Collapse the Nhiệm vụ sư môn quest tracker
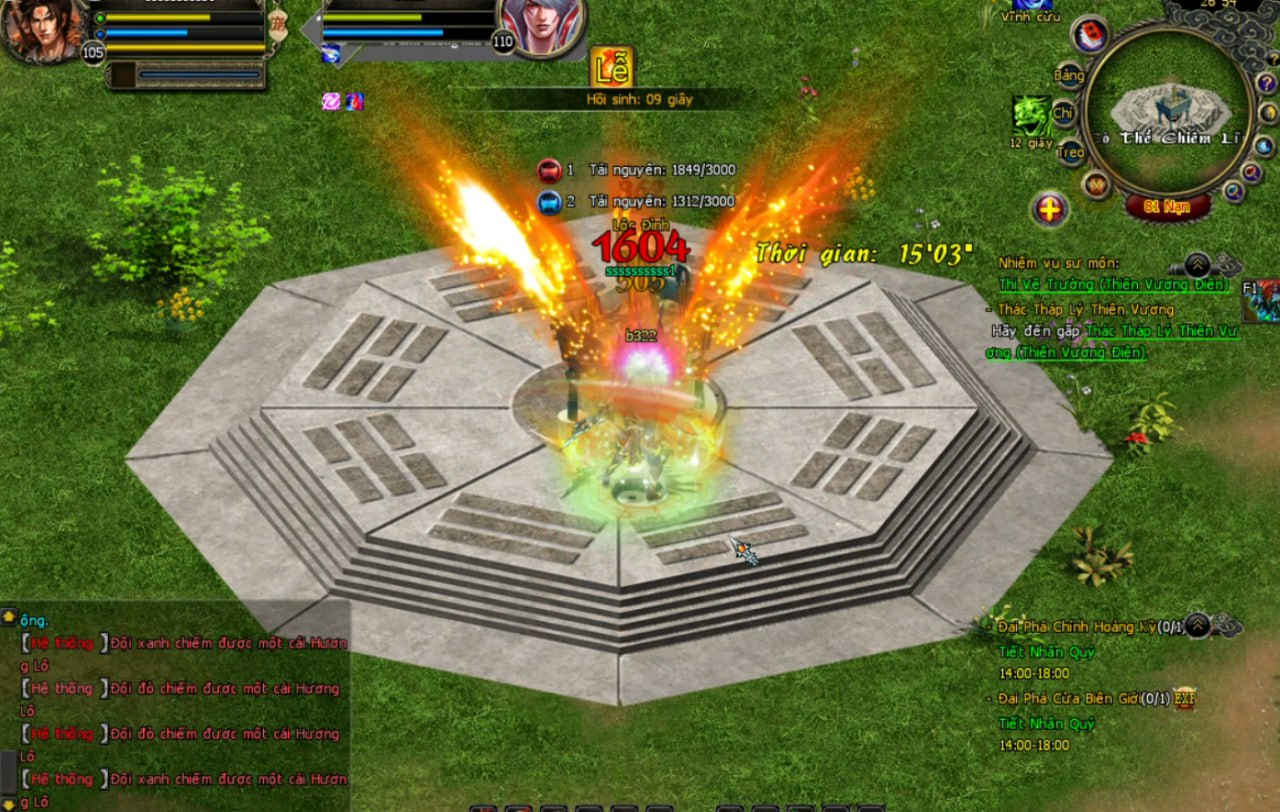This screenshot has width=1280, height=812. point(1196,265)
